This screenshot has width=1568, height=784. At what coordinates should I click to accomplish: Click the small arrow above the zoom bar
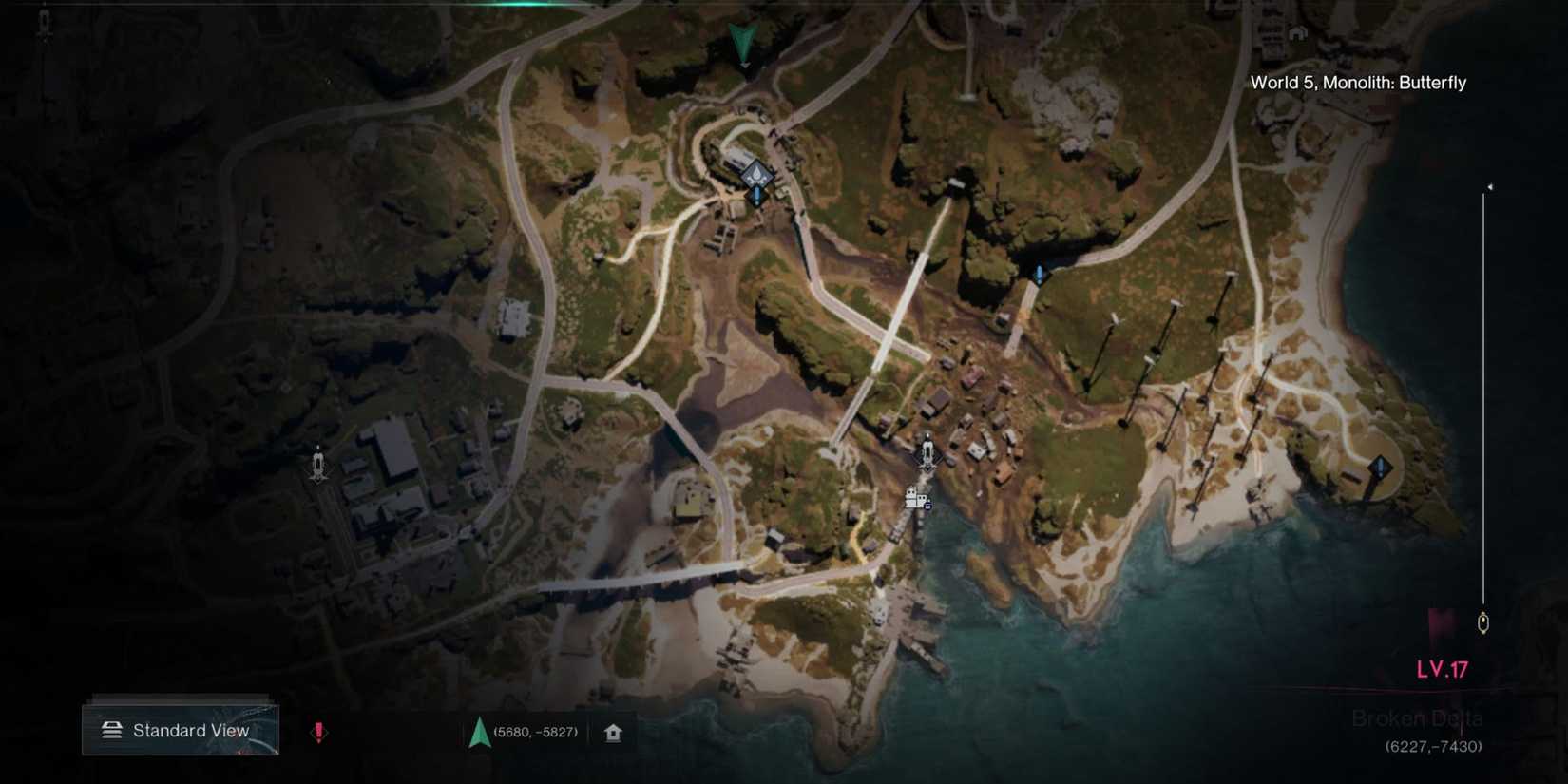1488,188
